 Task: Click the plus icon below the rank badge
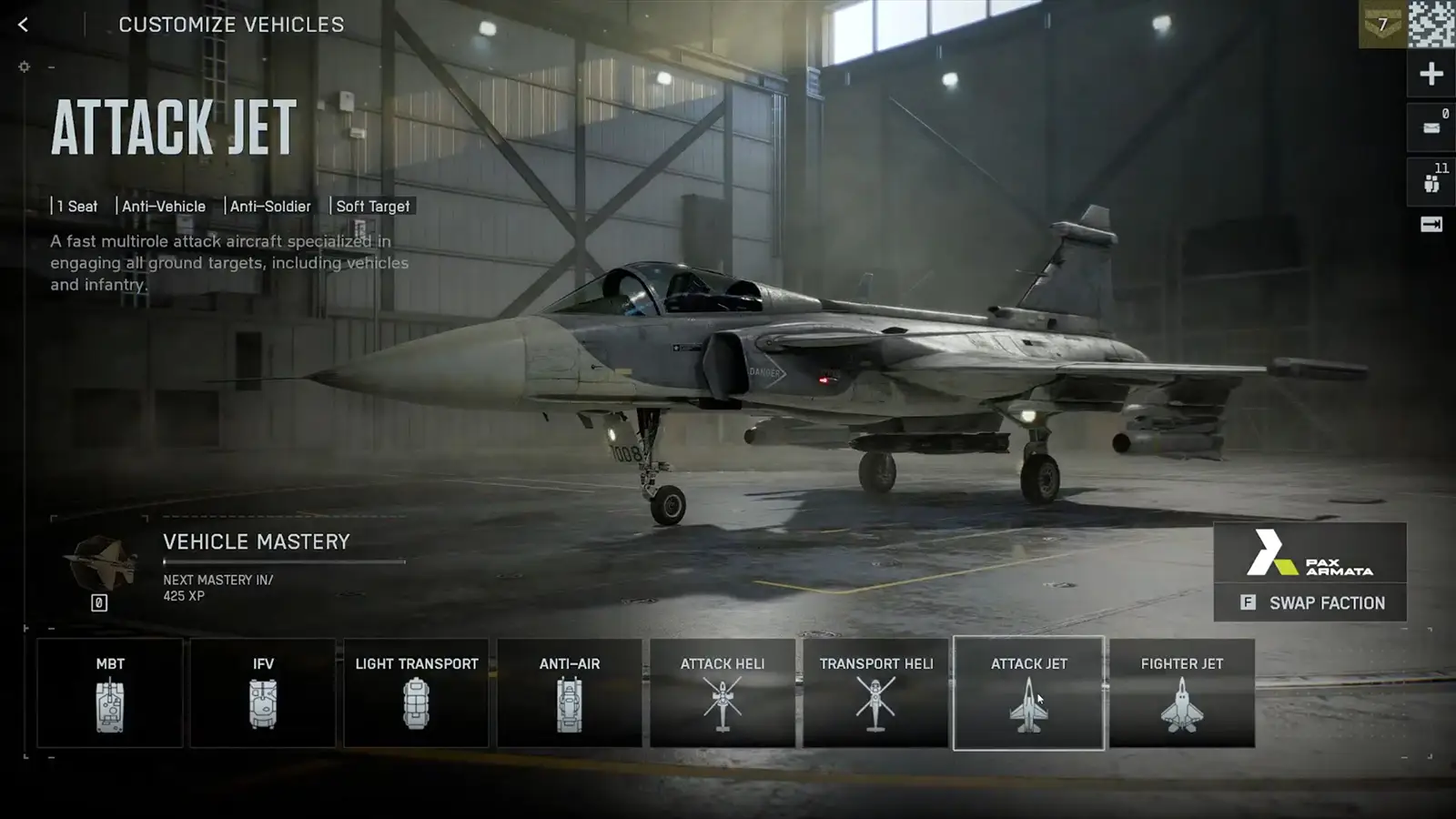click(1431, 73)
